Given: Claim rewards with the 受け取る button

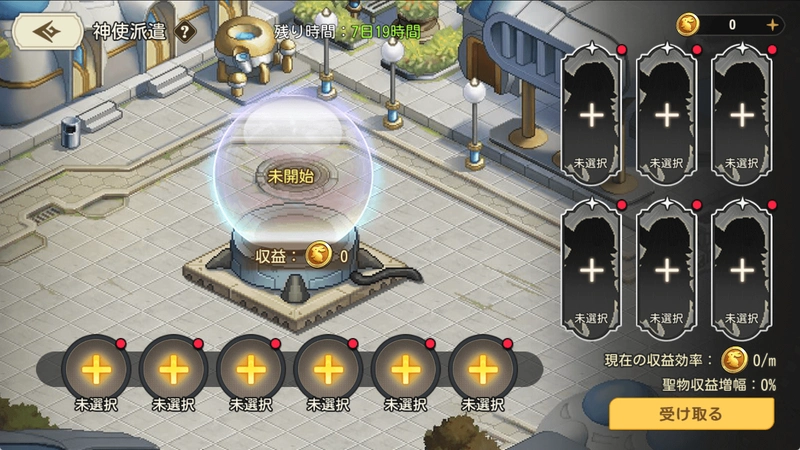Looking at the screenshot, I should coord(691,413).
